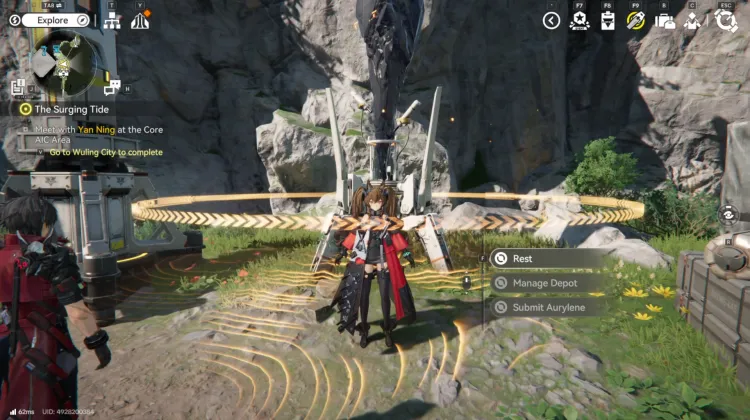Open the yellow-circled ticket icon
750x420 pixels.
635,21
